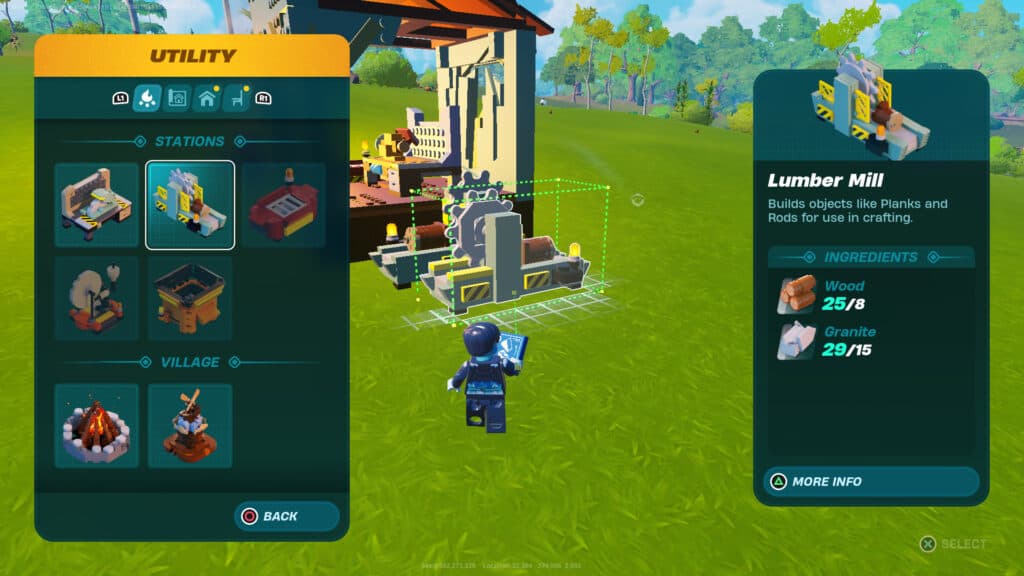1024x576 pixels.
Task: Switch to the house building-parts tab
Action: (207, 98)
